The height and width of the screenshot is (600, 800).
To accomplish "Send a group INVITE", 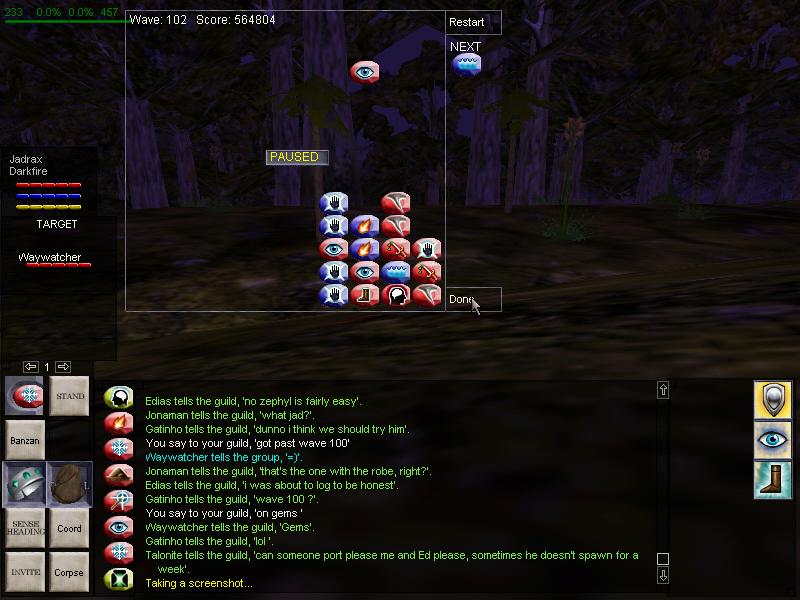I will tap(24, 572).
